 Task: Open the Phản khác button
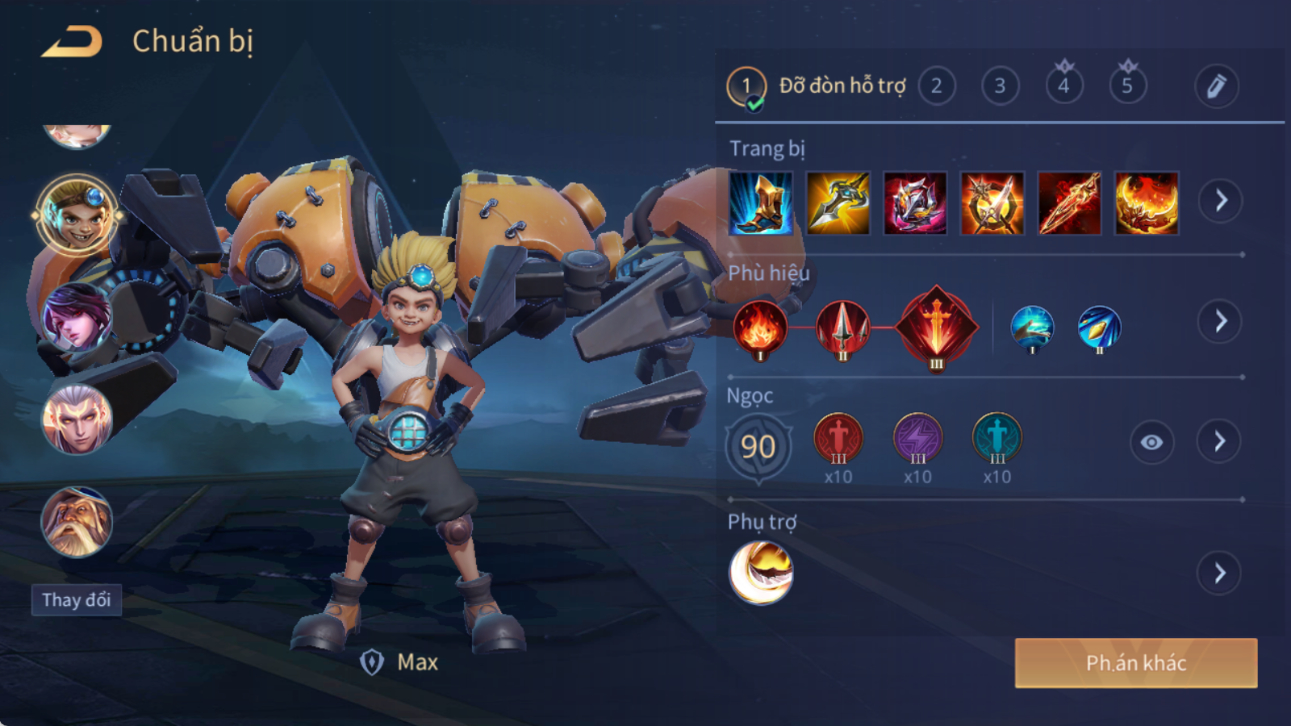pos(1136,663)
